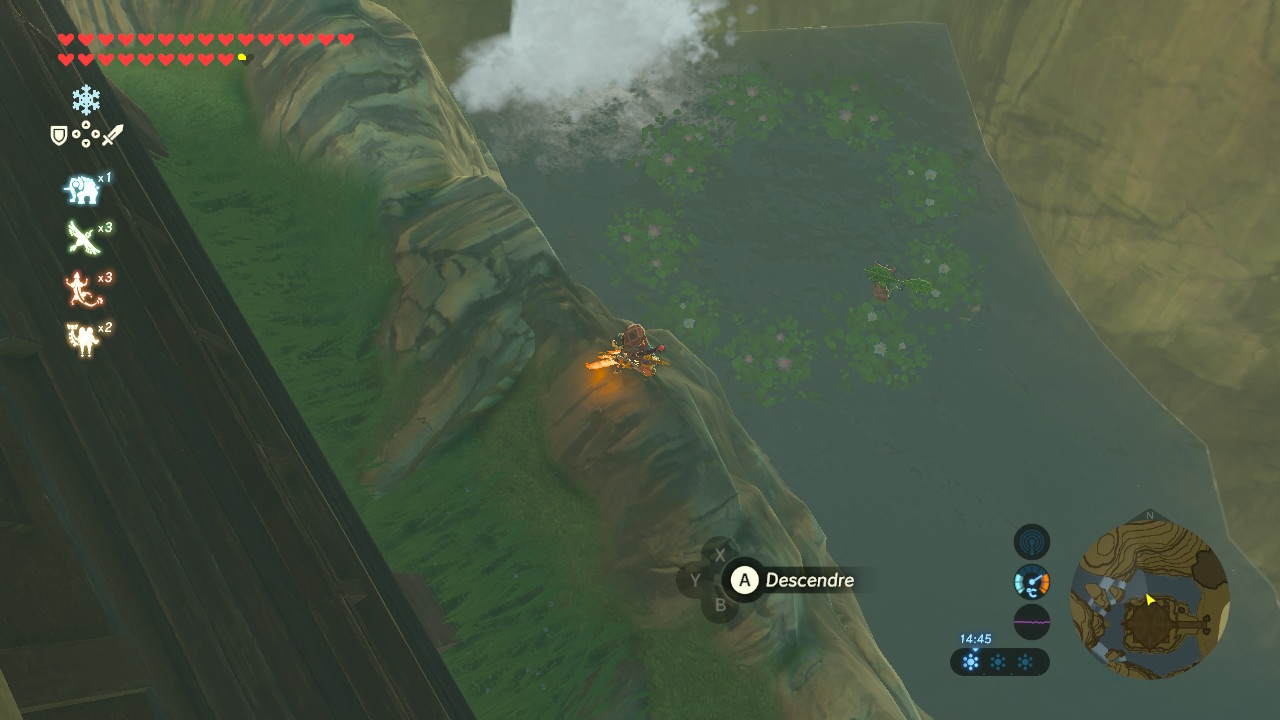Image resolution: width=1280 pixels, height=720 pixels.
Task: Use the bird champion ability icon
Action: tap(81, 238)
